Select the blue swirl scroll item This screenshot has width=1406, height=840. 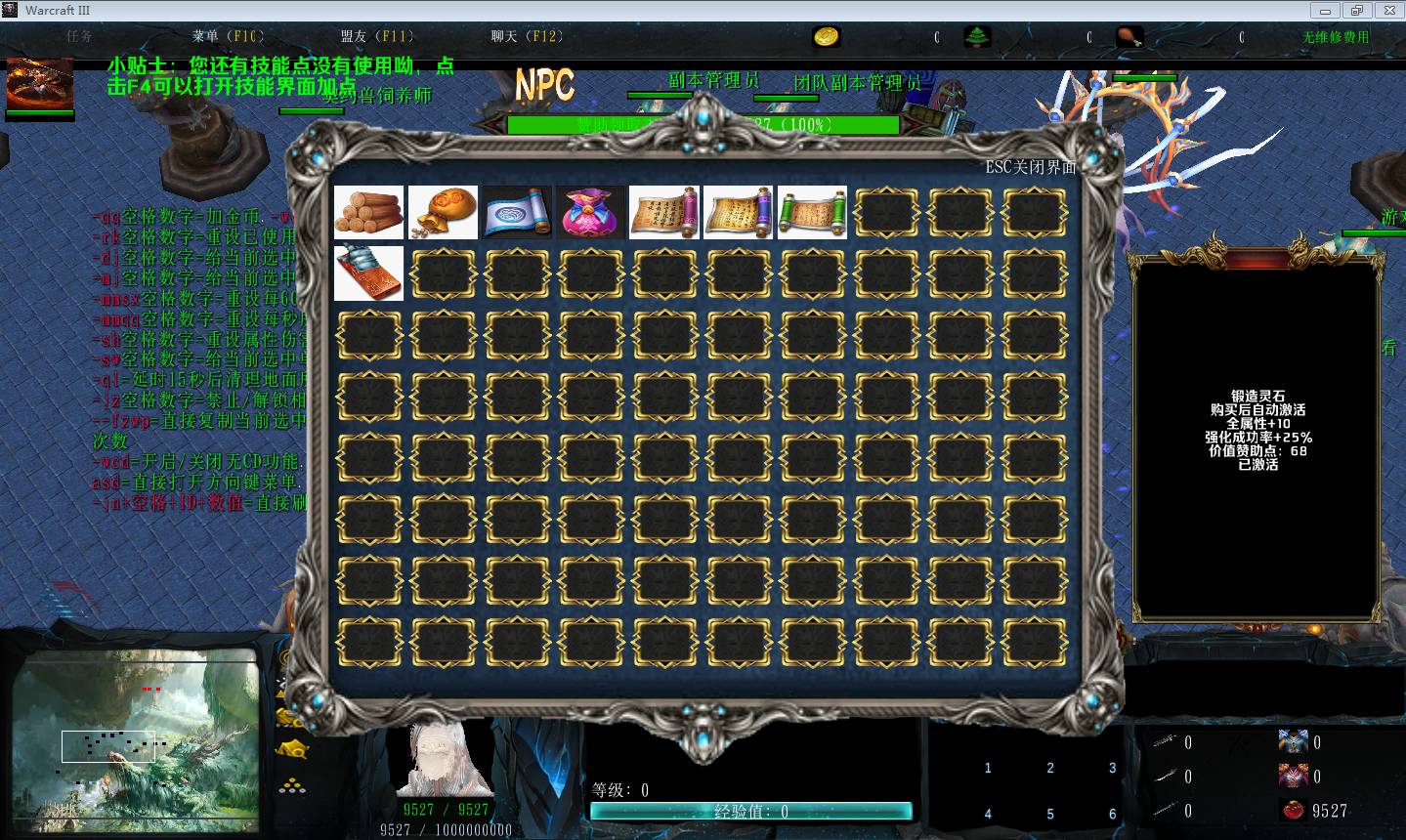point(517,212)
